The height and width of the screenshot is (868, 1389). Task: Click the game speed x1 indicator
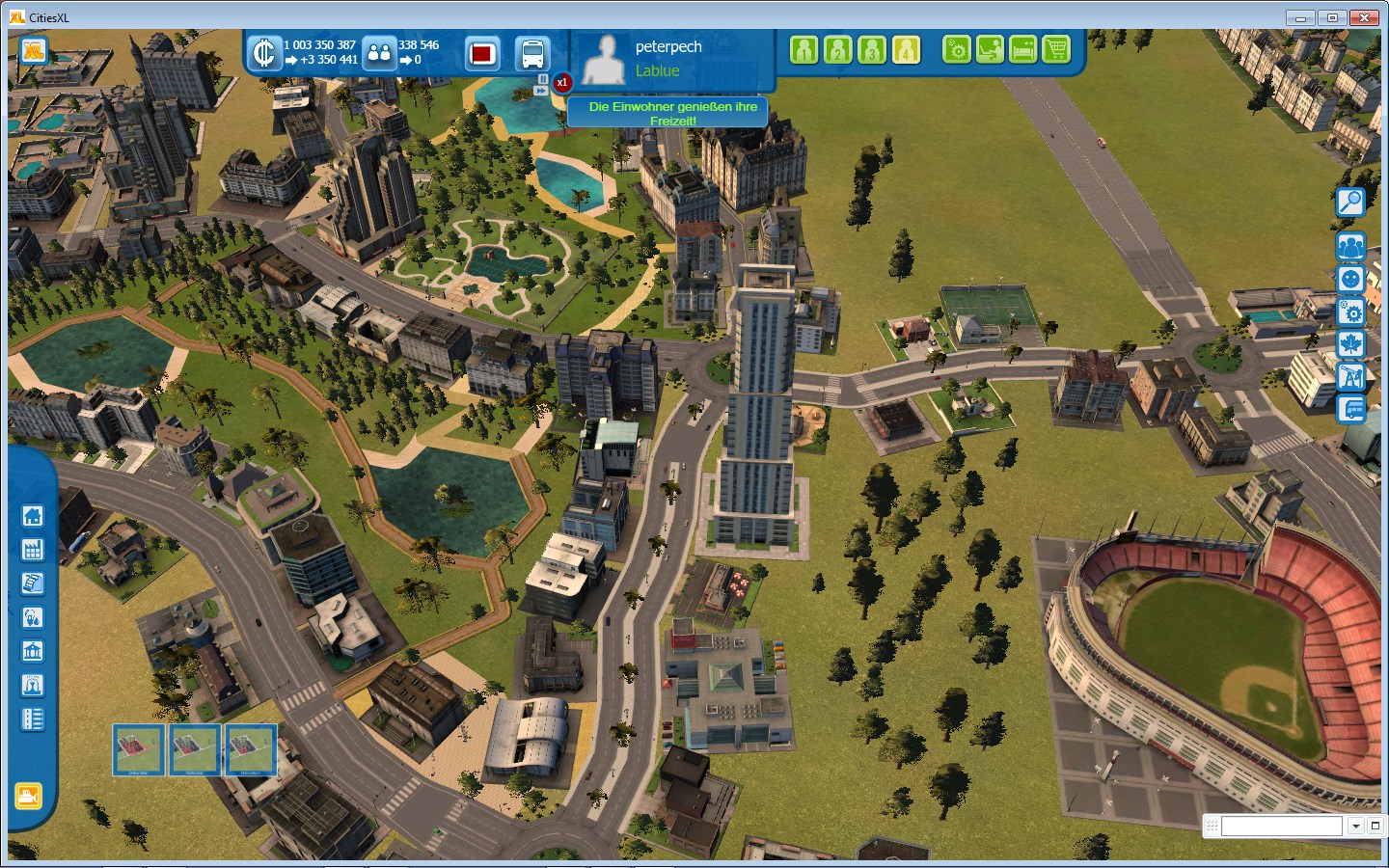point(562,83)
